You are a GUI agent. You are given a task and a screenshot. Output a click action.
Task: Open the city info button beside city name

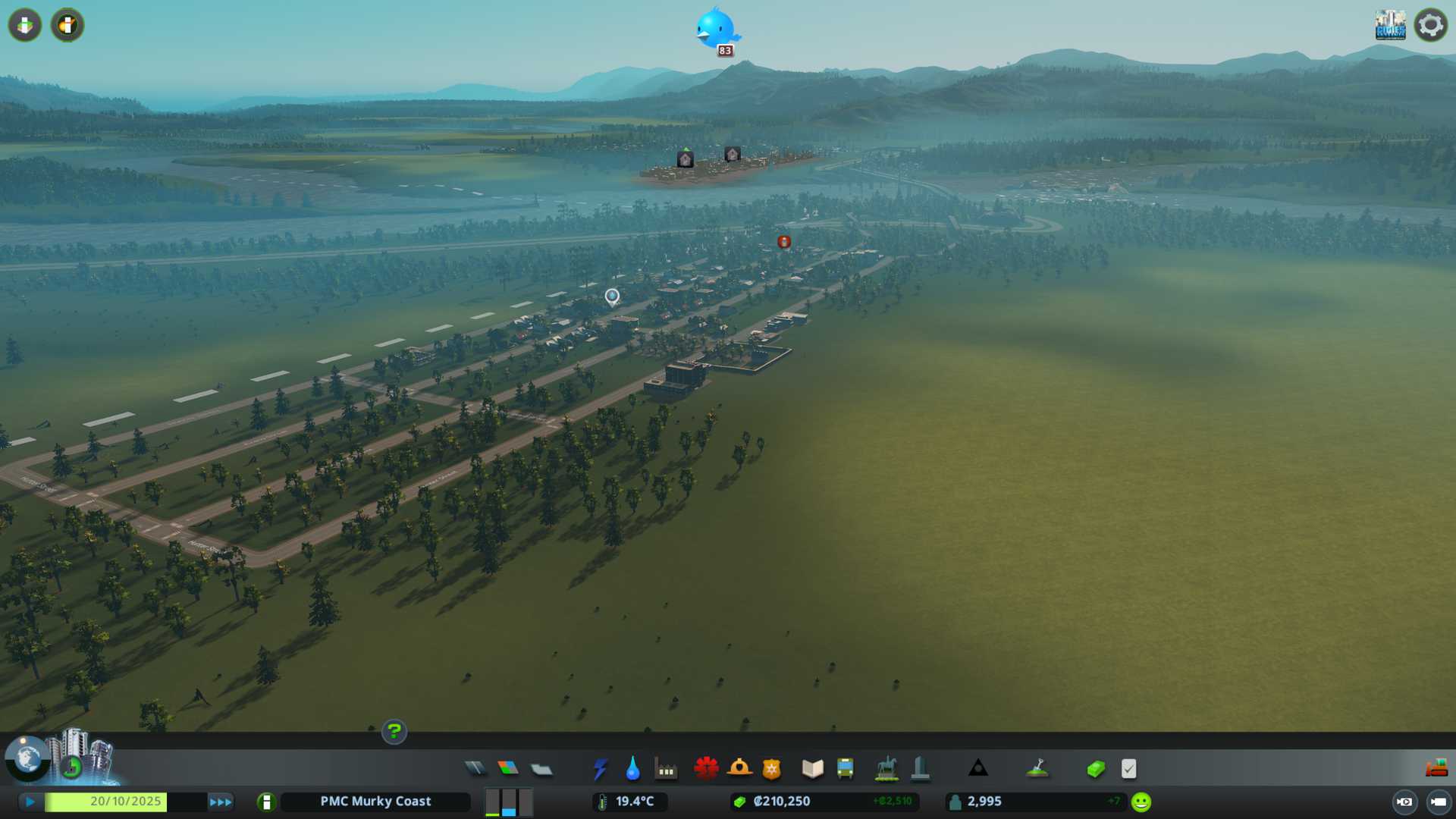coord(266,802)
